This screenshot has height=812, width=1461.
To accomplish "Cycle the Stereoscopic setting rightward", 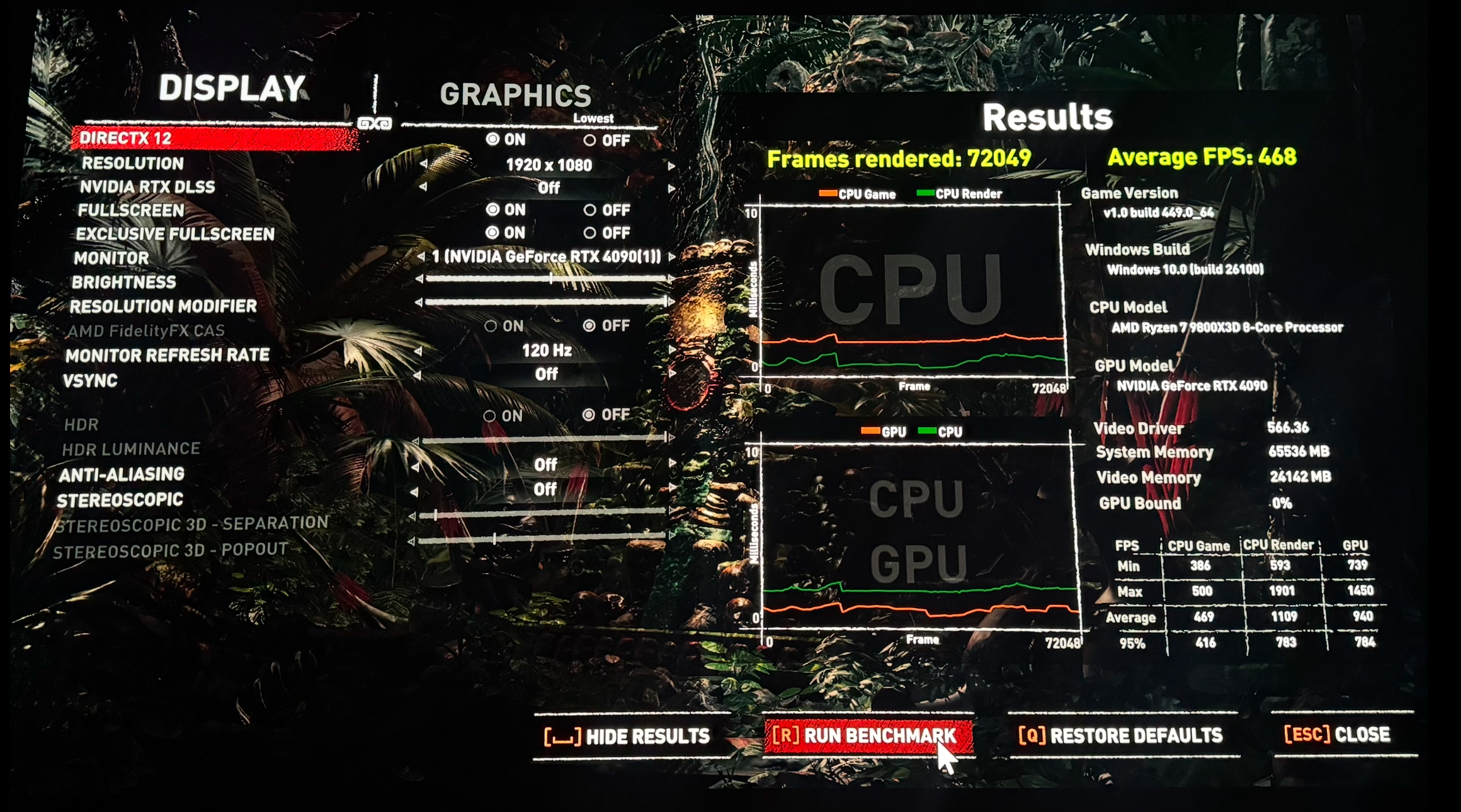I will (x=672, y=488).
